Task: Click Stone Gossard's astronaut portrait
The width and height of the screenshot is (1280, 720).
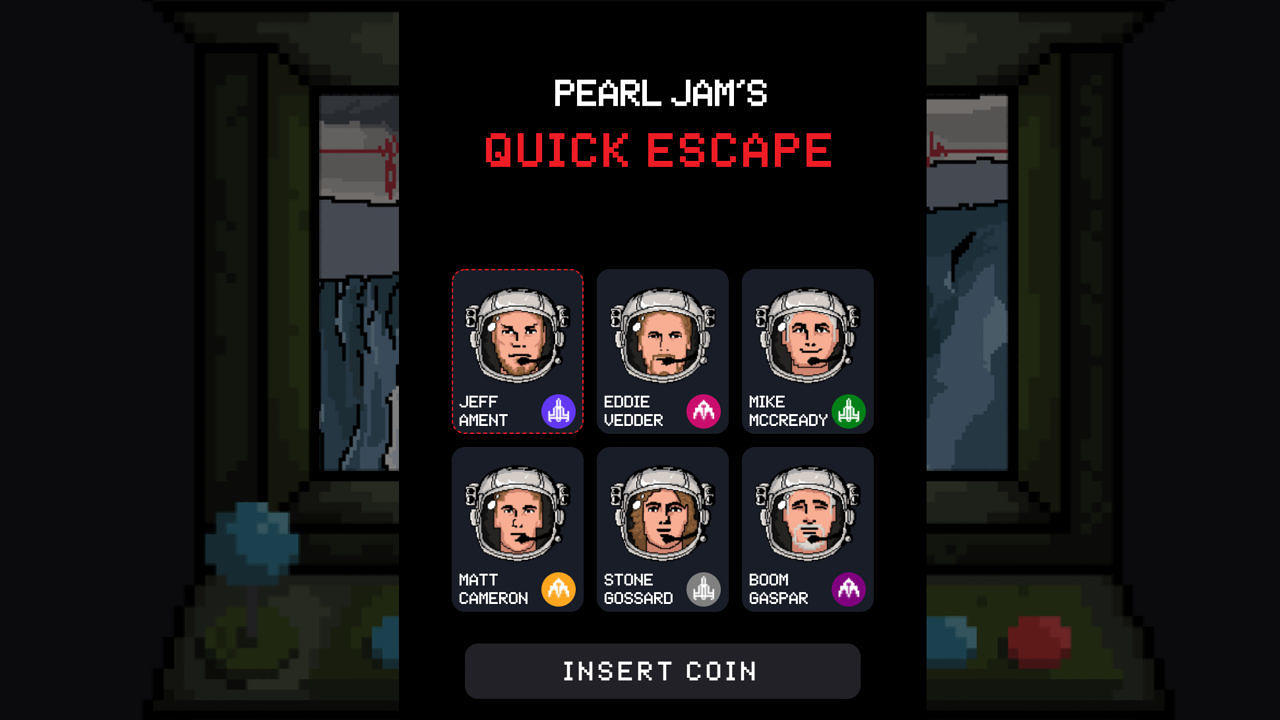Action: [x=662, y=513]
